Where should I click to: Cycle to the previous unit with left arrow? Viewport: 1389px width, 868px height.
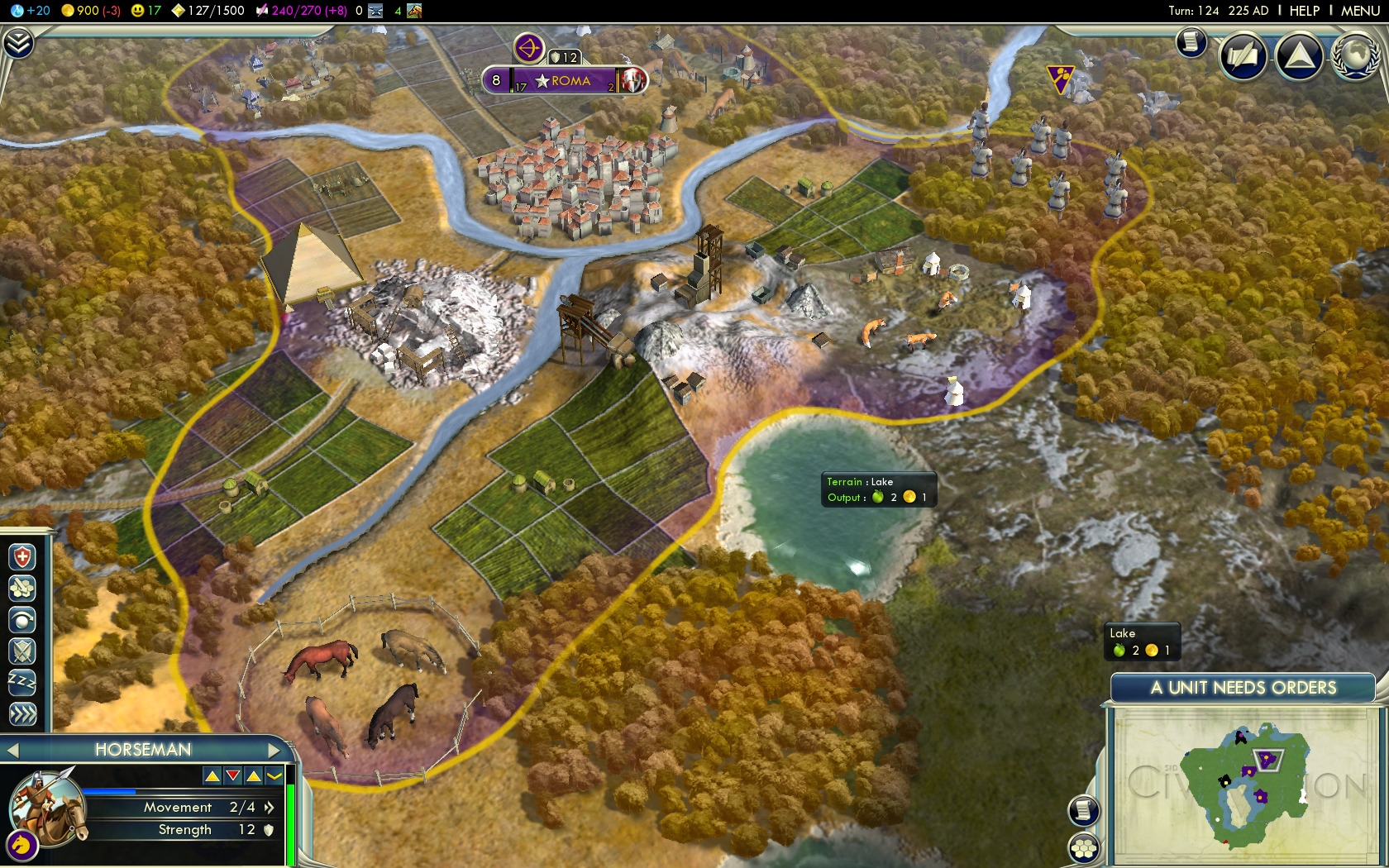[x=12, y=751]
